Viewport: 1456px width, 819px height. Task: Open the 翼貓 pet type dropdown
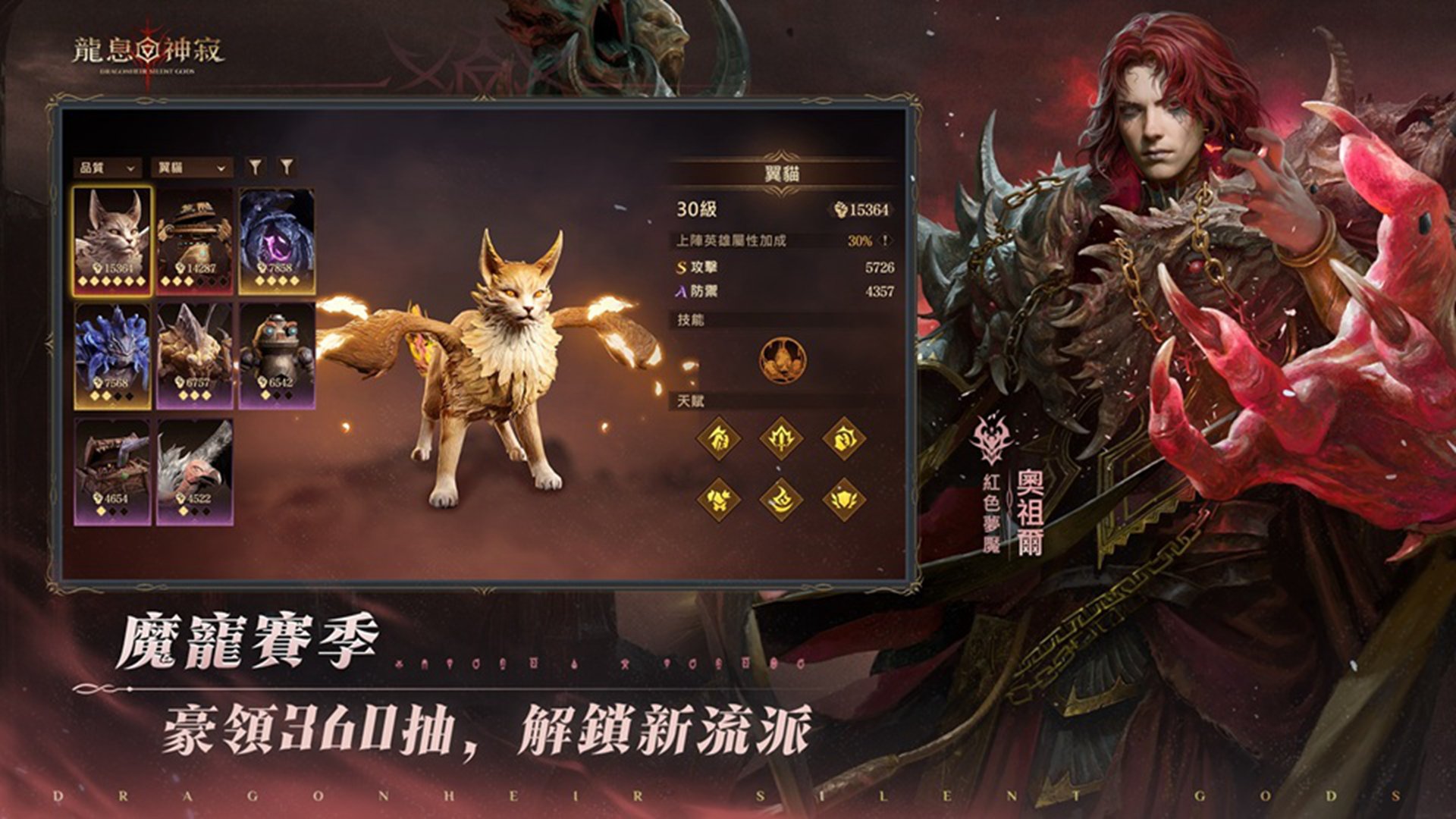(x=192, y=168)
